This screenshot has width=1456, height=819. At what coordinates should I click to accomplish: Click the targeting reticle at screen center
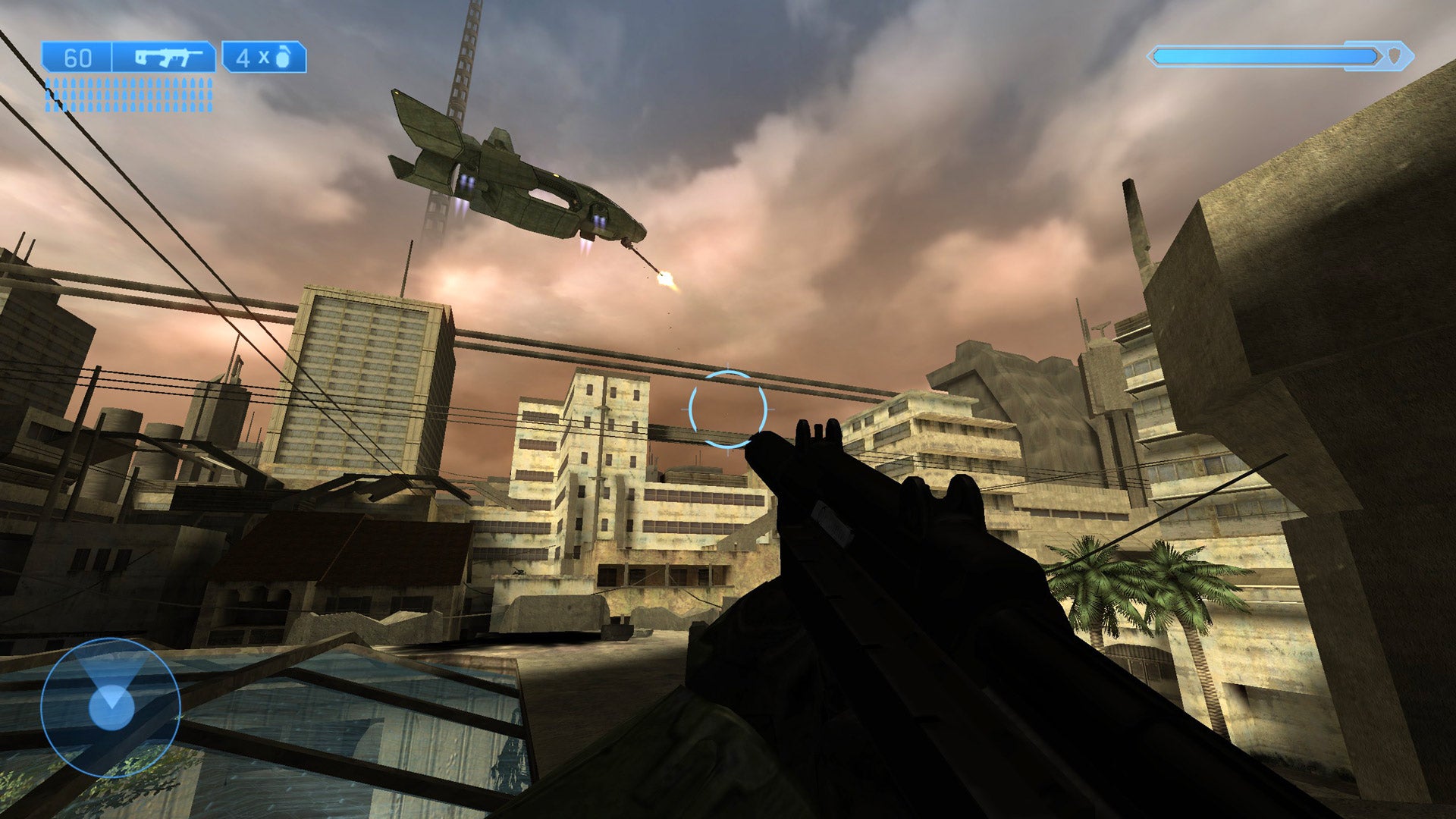click(730, 409)
